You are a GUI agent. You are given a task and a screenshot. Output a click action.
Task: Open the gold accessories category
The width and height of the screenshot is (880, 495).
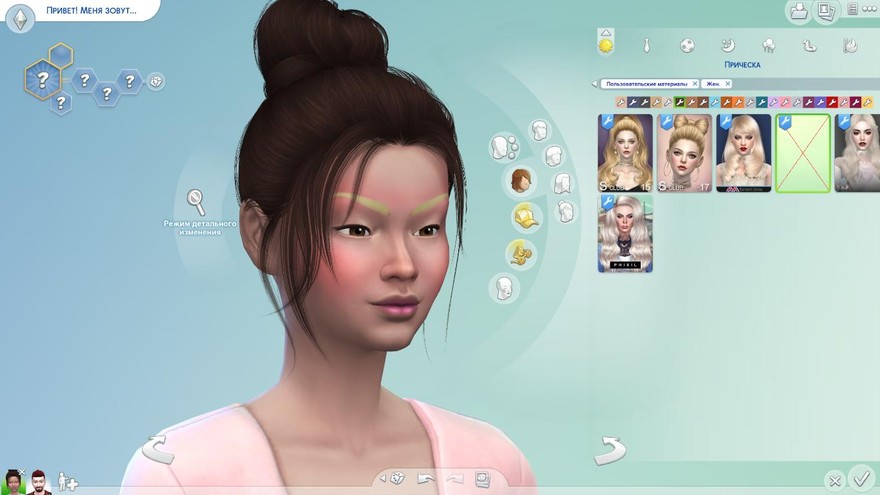(519, 252)
